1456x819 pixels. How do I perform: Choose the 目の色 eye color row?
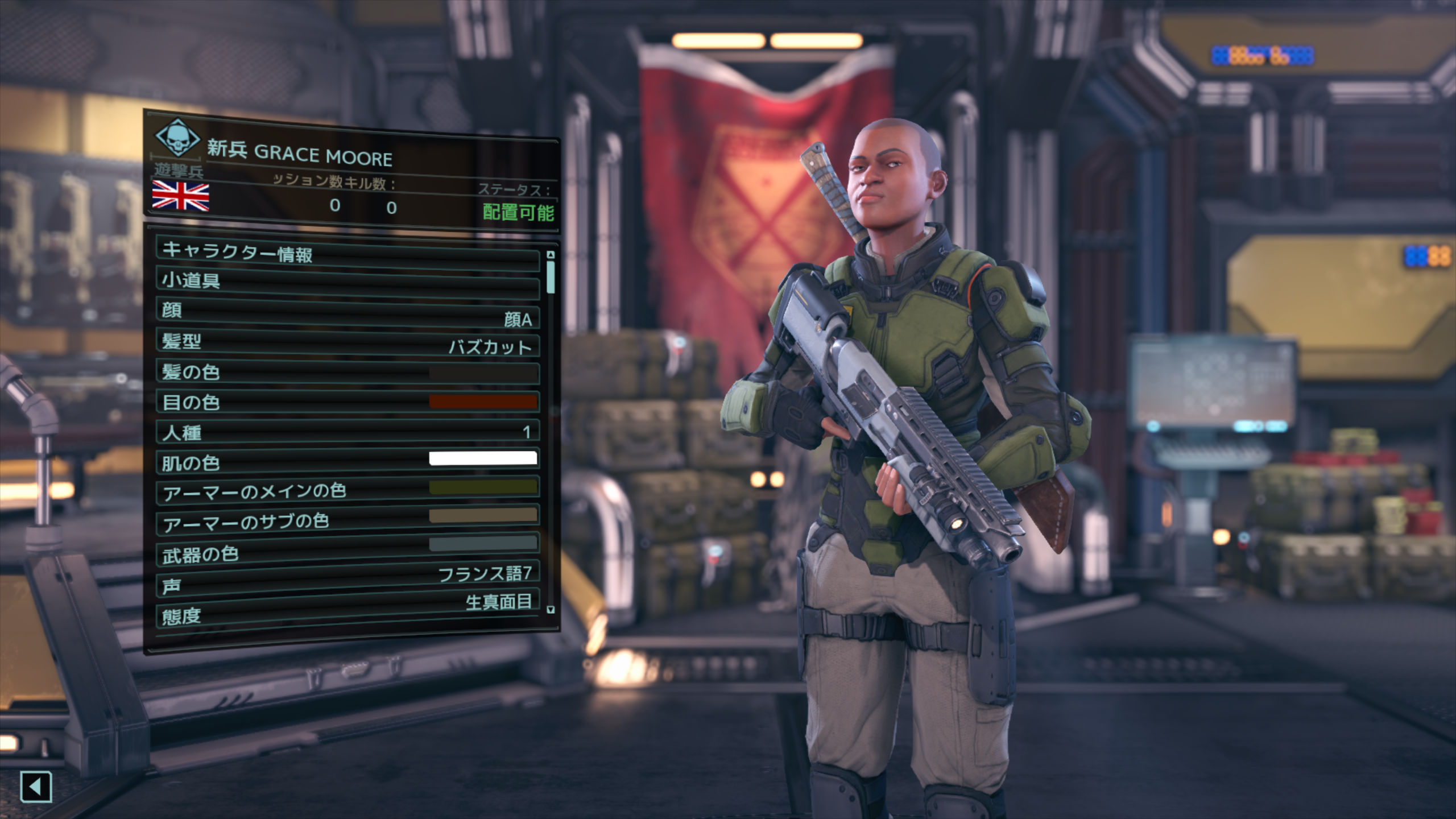347,403
